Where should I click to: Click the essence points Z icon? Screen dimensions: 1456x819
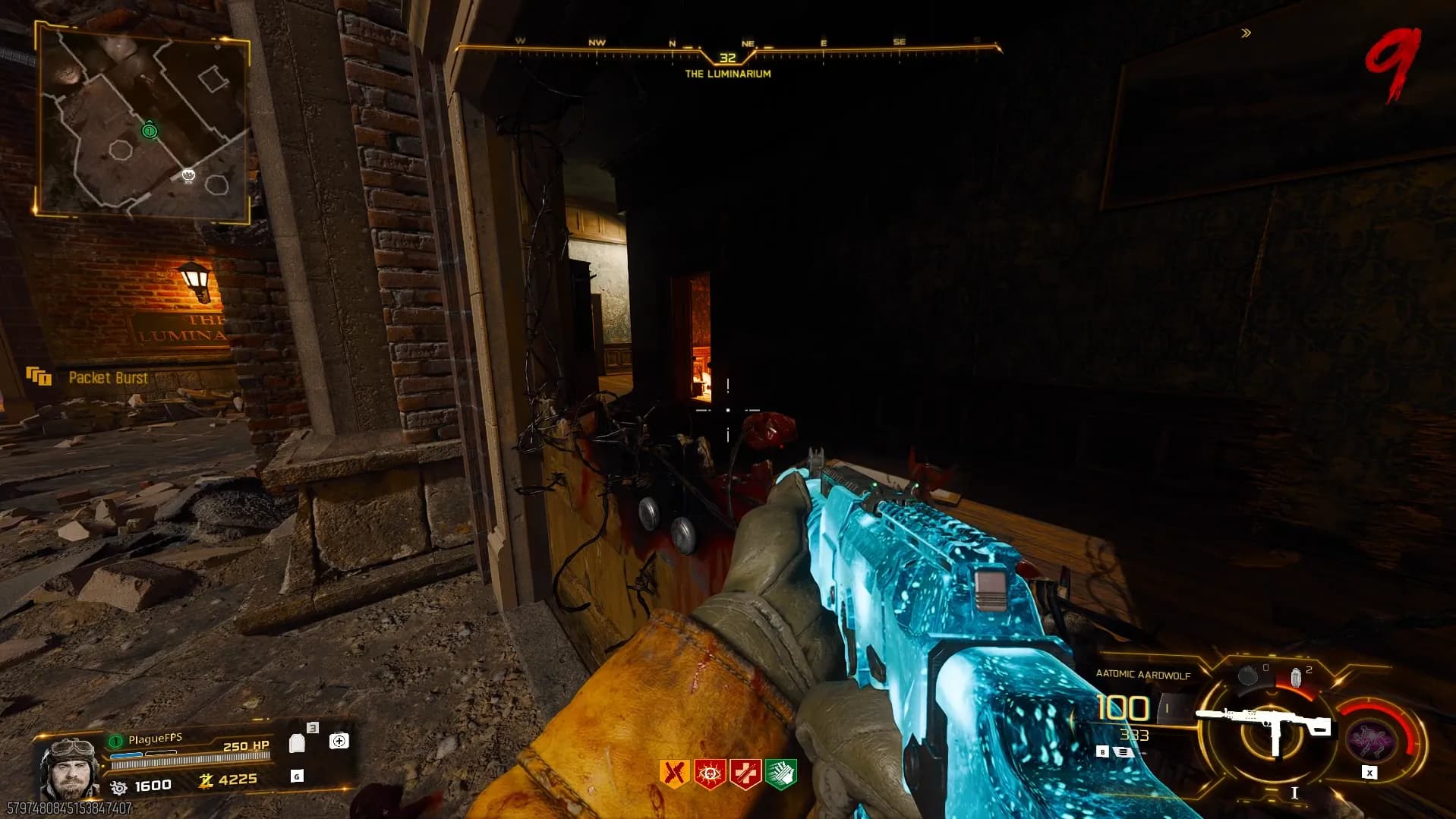205,780
